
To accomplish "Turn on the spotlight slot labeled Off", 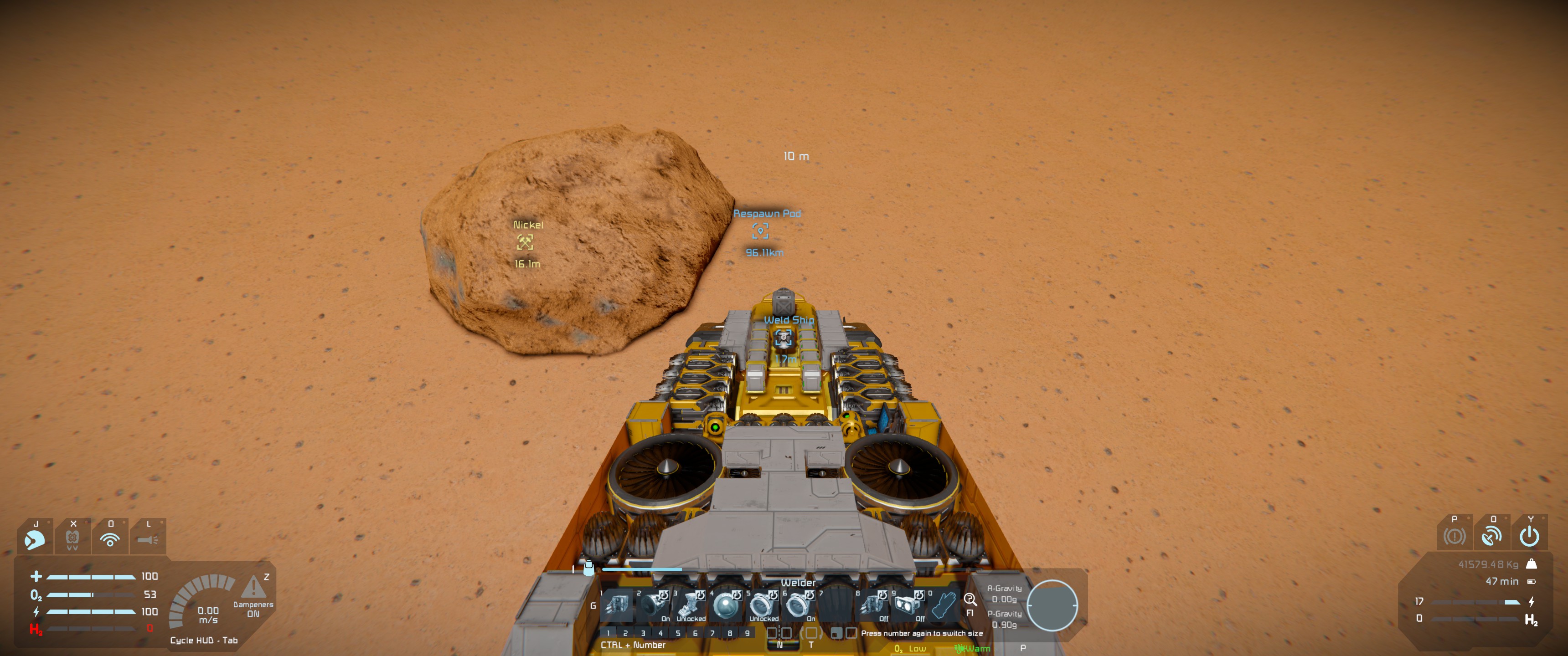I will pos(909,605).
